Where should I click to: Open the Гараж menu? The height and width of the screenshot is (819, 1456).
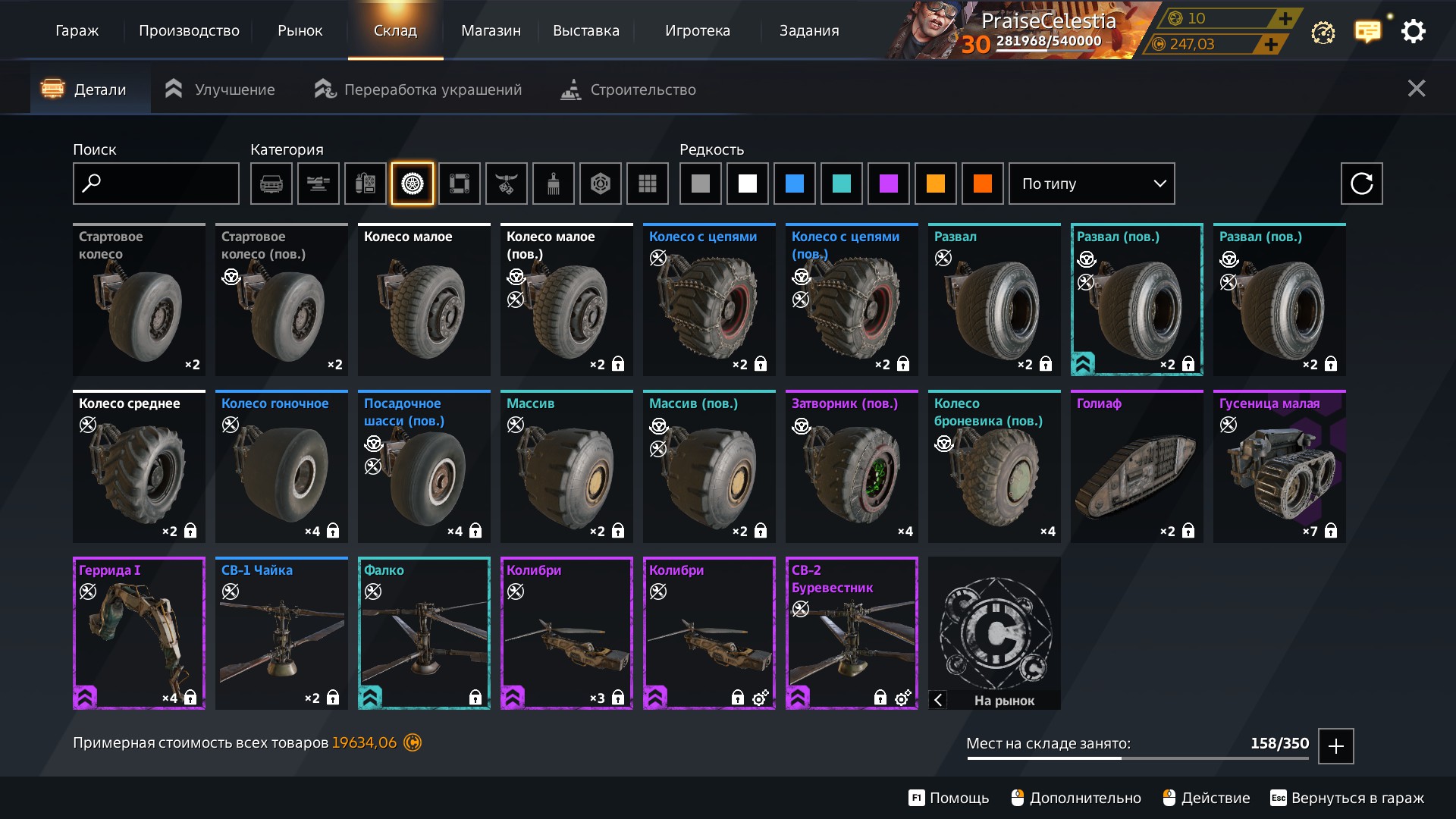(77, 31)
